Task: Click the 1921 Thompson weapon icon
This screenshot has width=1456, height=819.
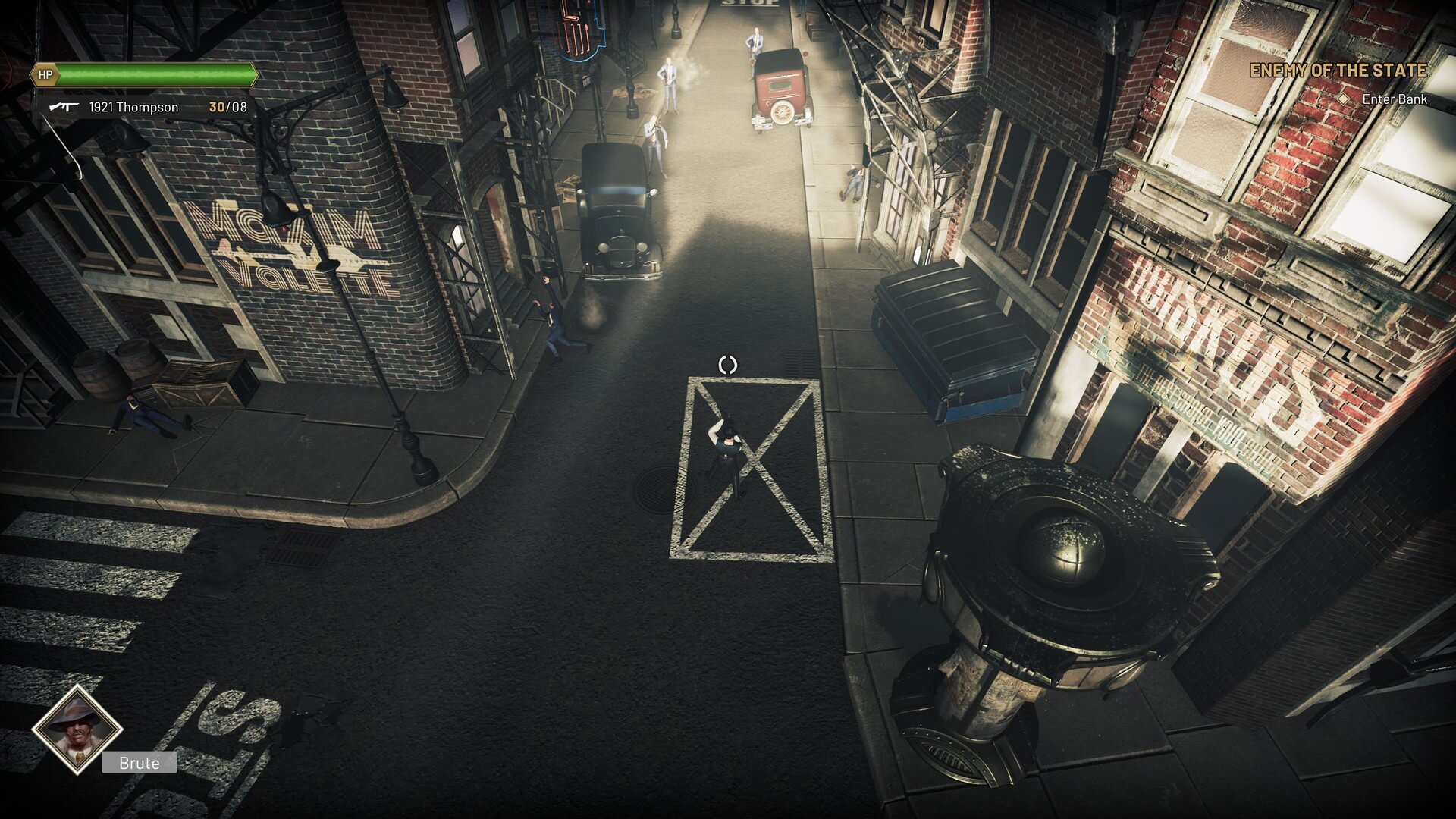Action: tap(64, 107)
